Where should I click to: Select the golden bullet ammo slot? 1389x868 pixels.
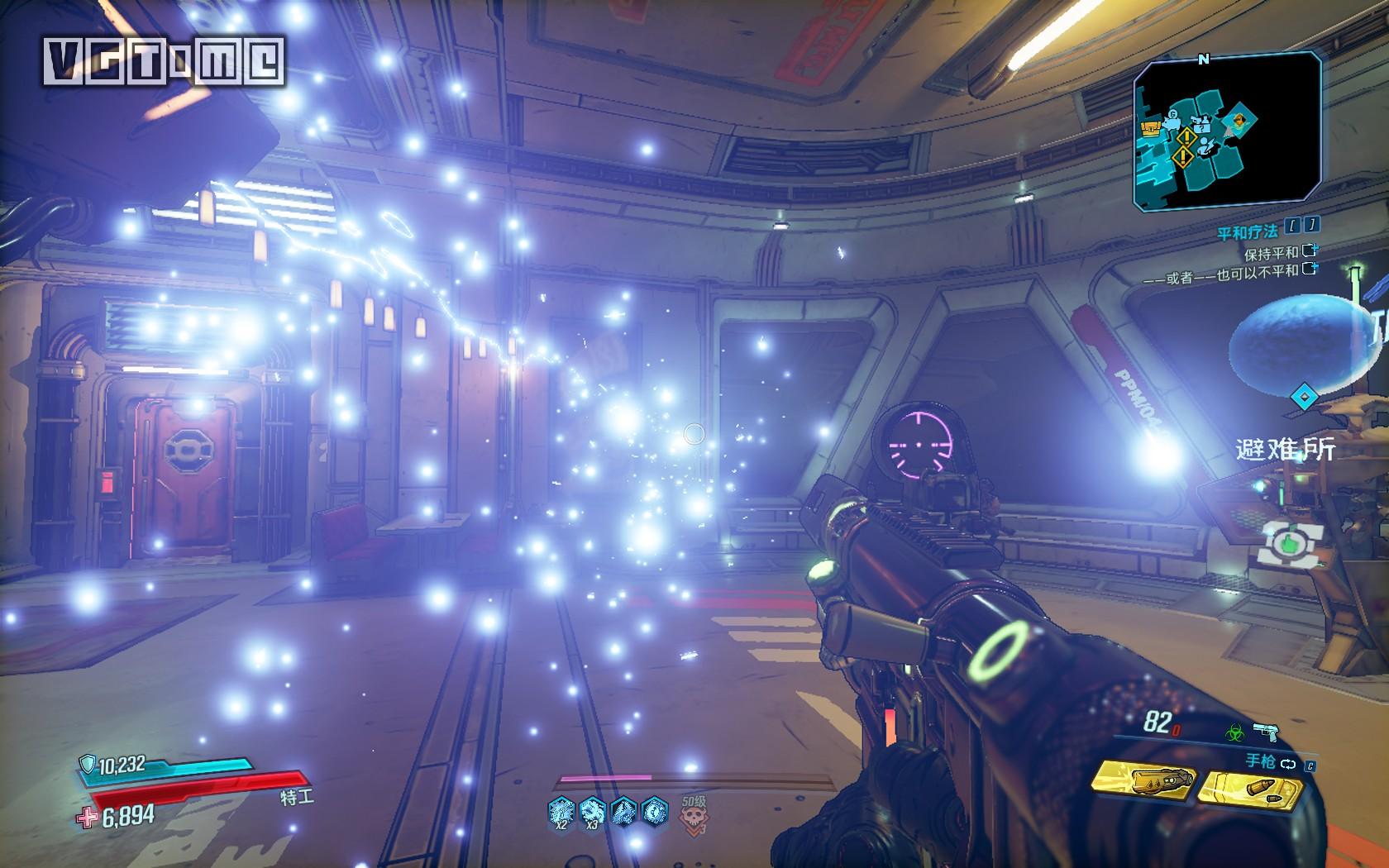(x=1248, y=786)
